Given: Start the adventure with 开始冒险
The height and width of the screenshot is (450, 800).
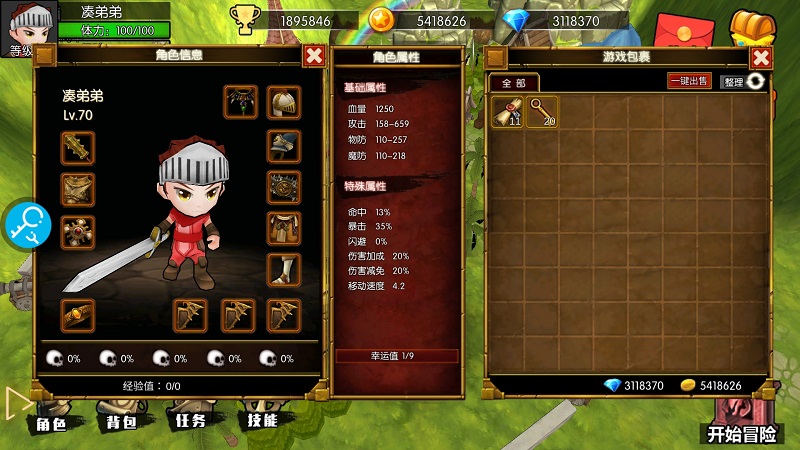Looking at the screenshot, I should (x=742, y=433).
